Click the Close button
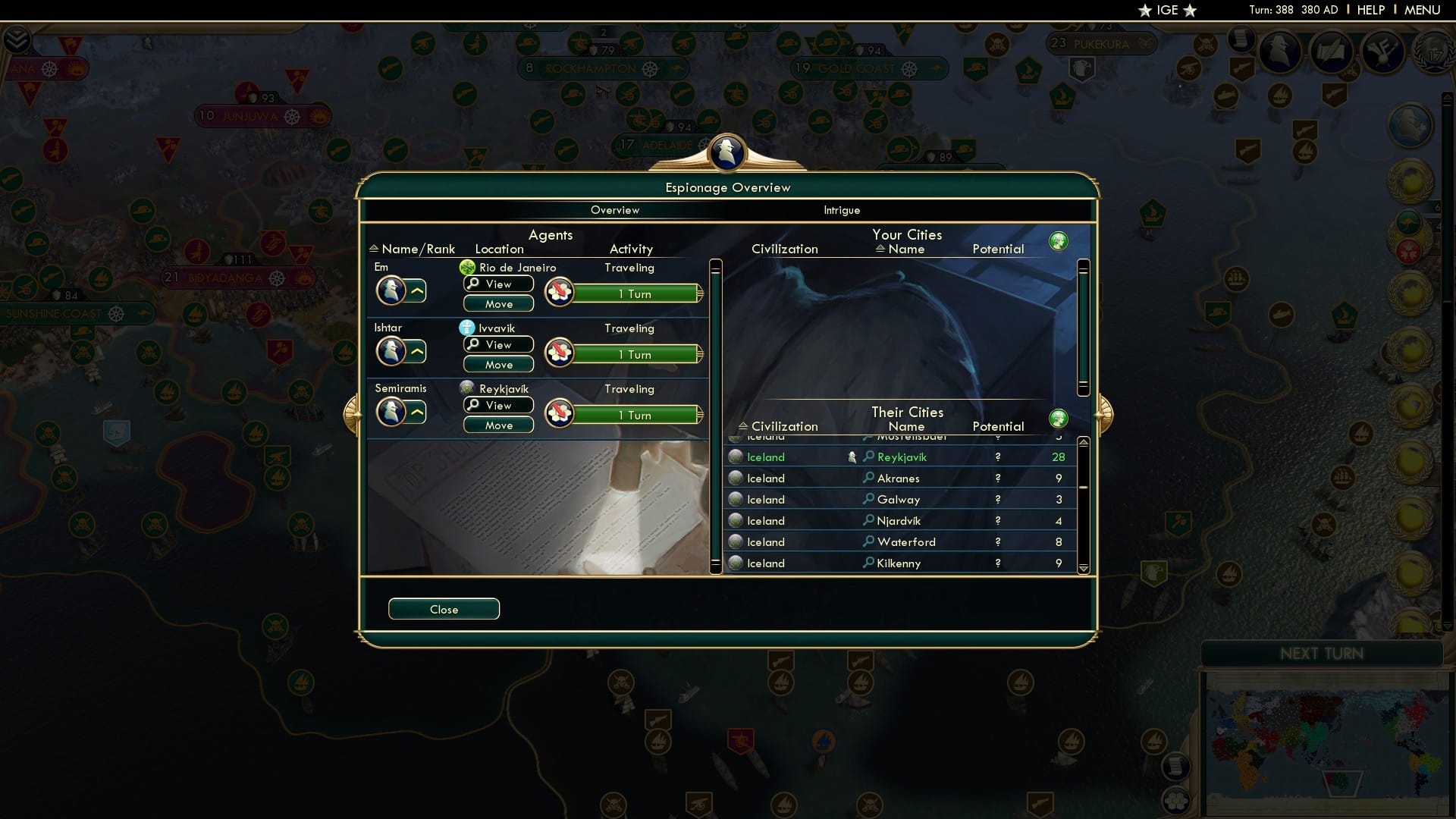This screenshot has width=1456, height=819. click(444, 609)
